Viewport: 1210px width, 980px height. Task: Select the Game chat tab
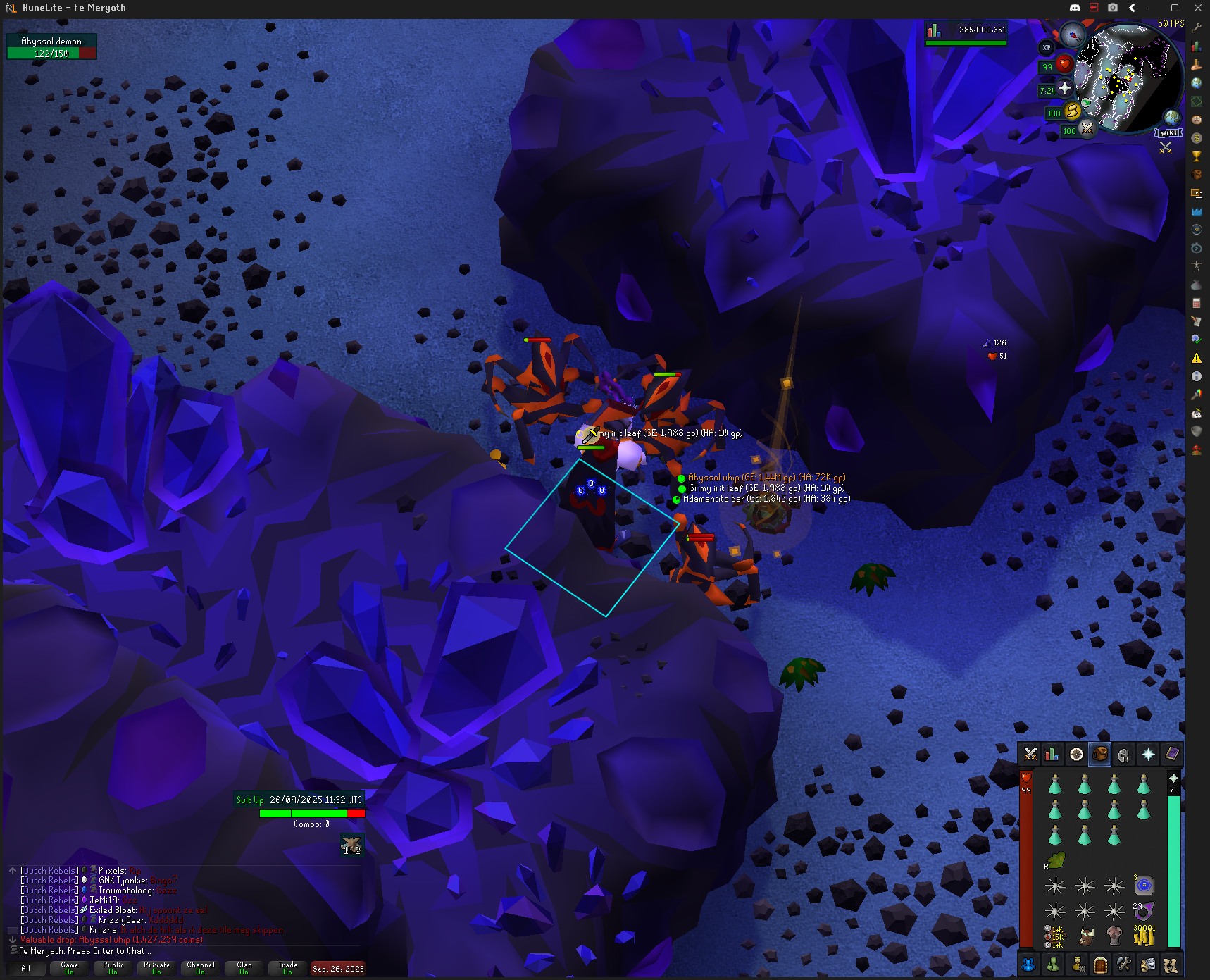[x=69, y=968]
